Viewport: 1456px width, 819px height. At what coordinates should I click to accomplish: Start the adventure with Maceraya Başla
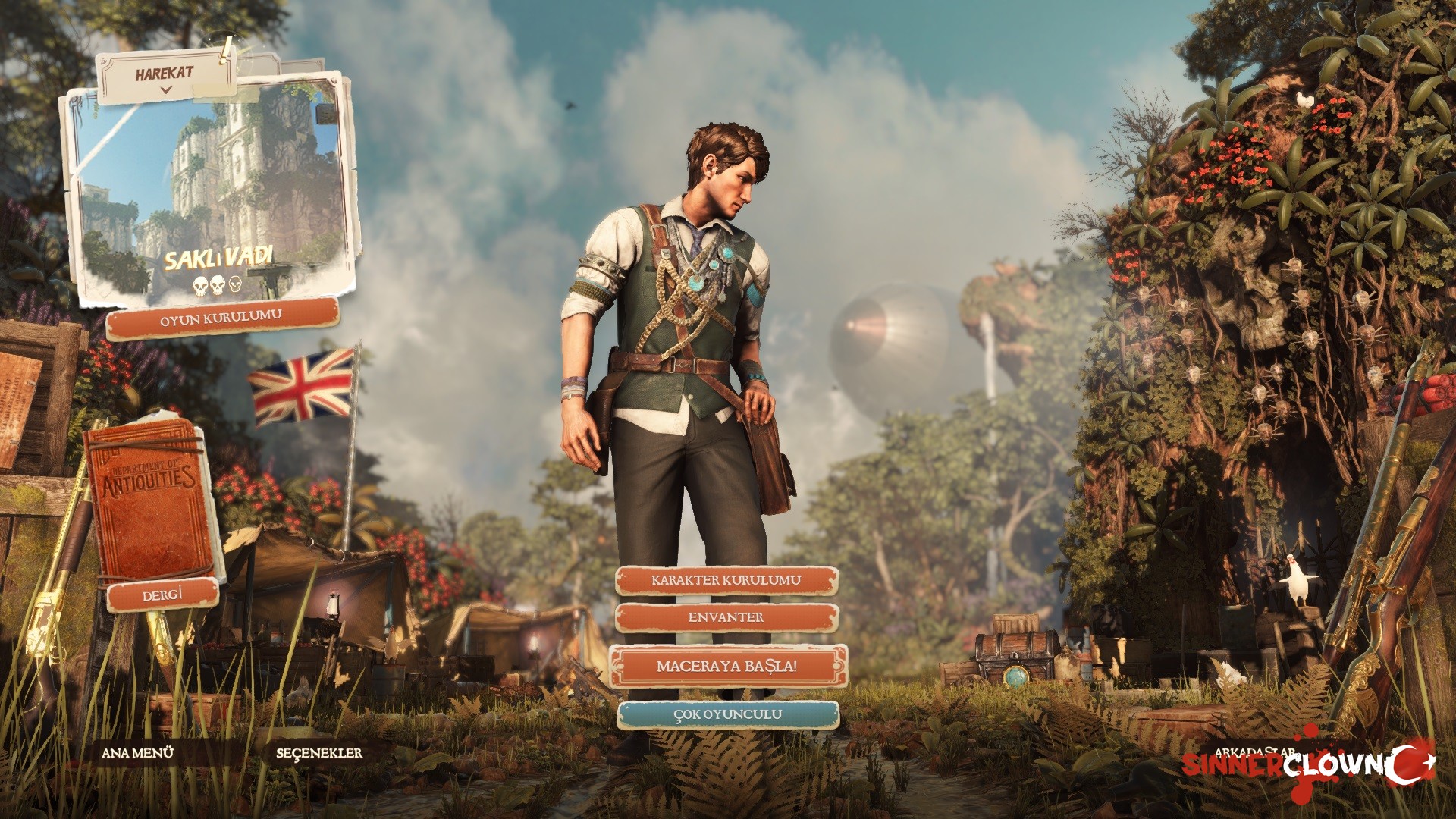point(726,667)
